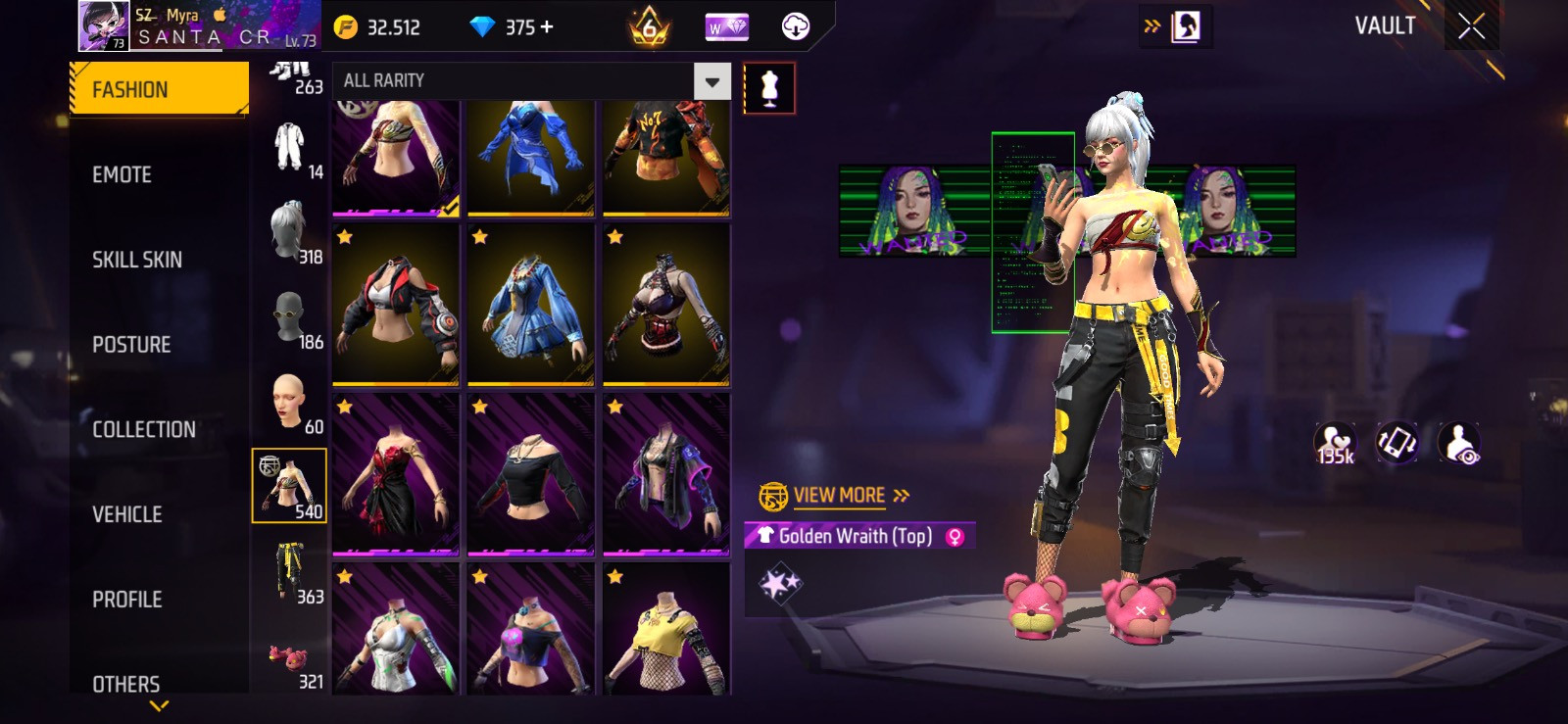Open the Others tab
Screen dimensions: 1568x724
point(126,684)
